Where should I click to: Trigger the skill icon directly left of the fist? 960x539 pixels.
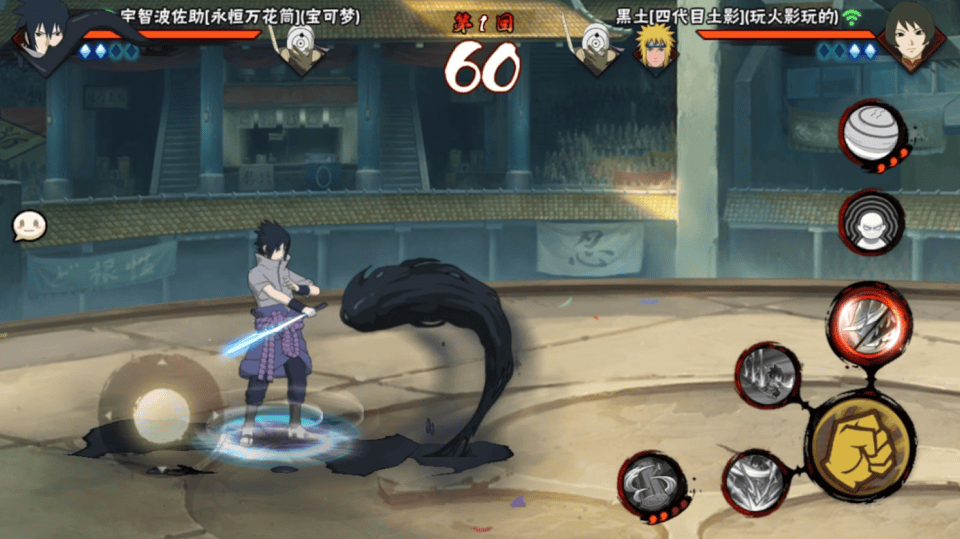[x=757, y=482]
